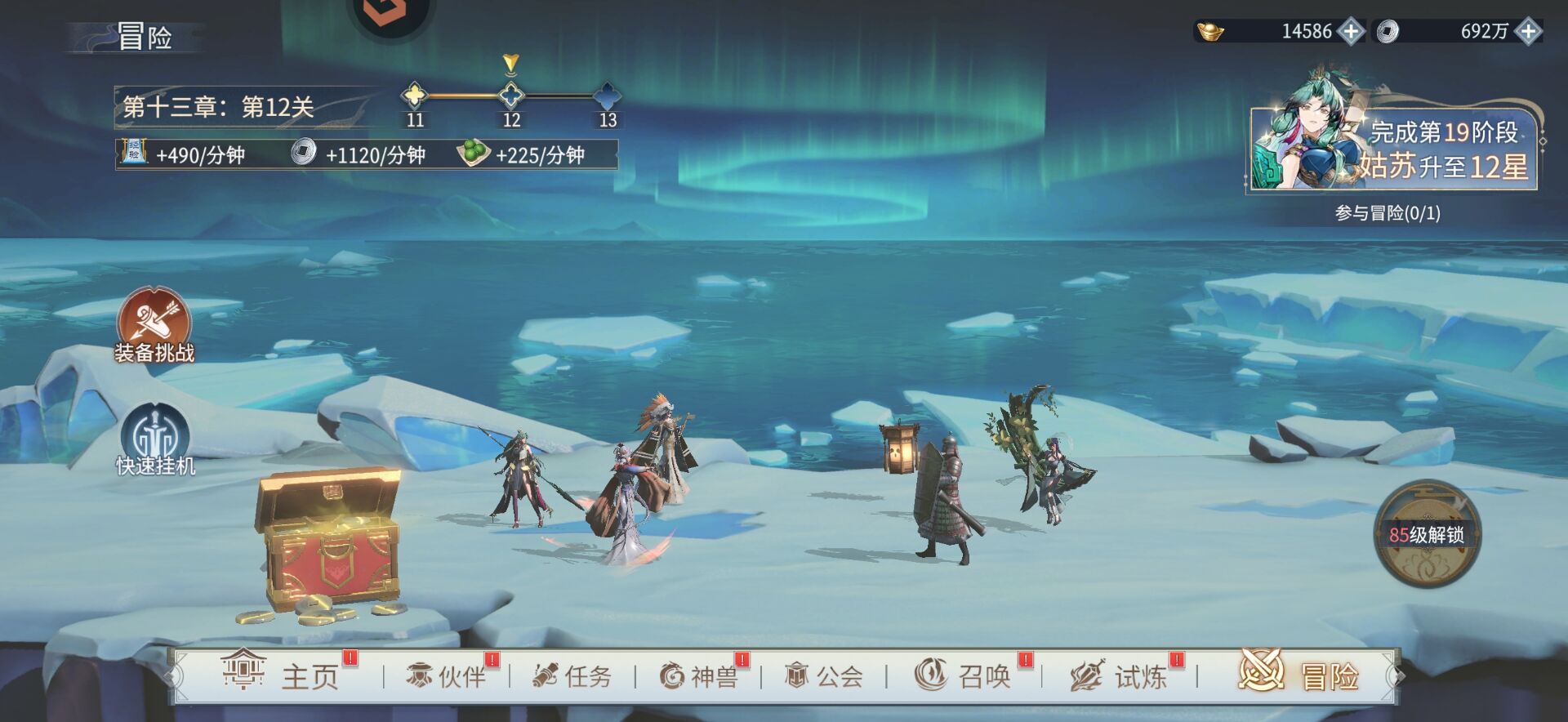Activate 快速挂机 quick idle

point(155,440)
